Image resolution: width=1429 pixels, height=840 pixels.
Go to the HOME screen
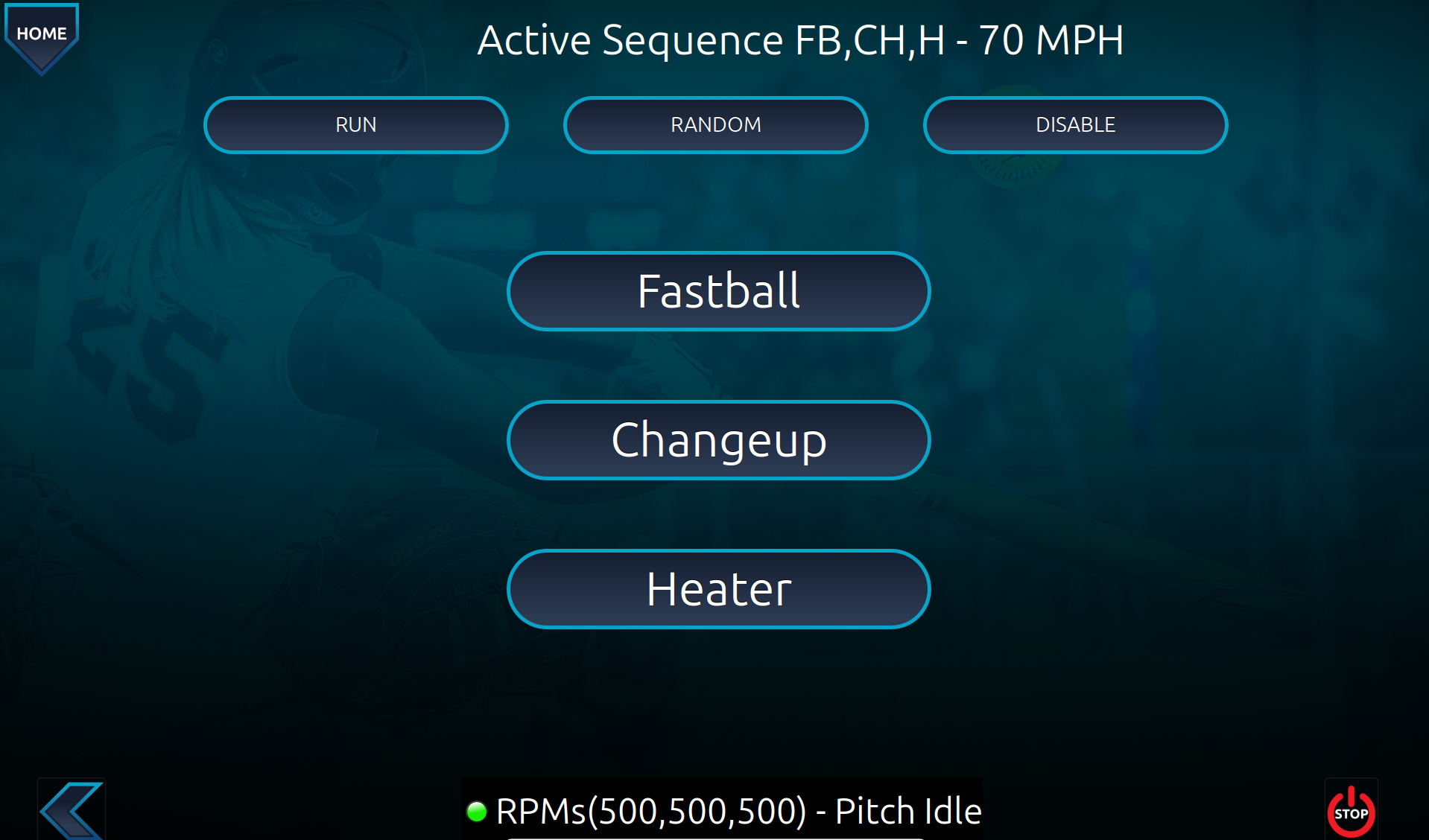click(42, 35)
